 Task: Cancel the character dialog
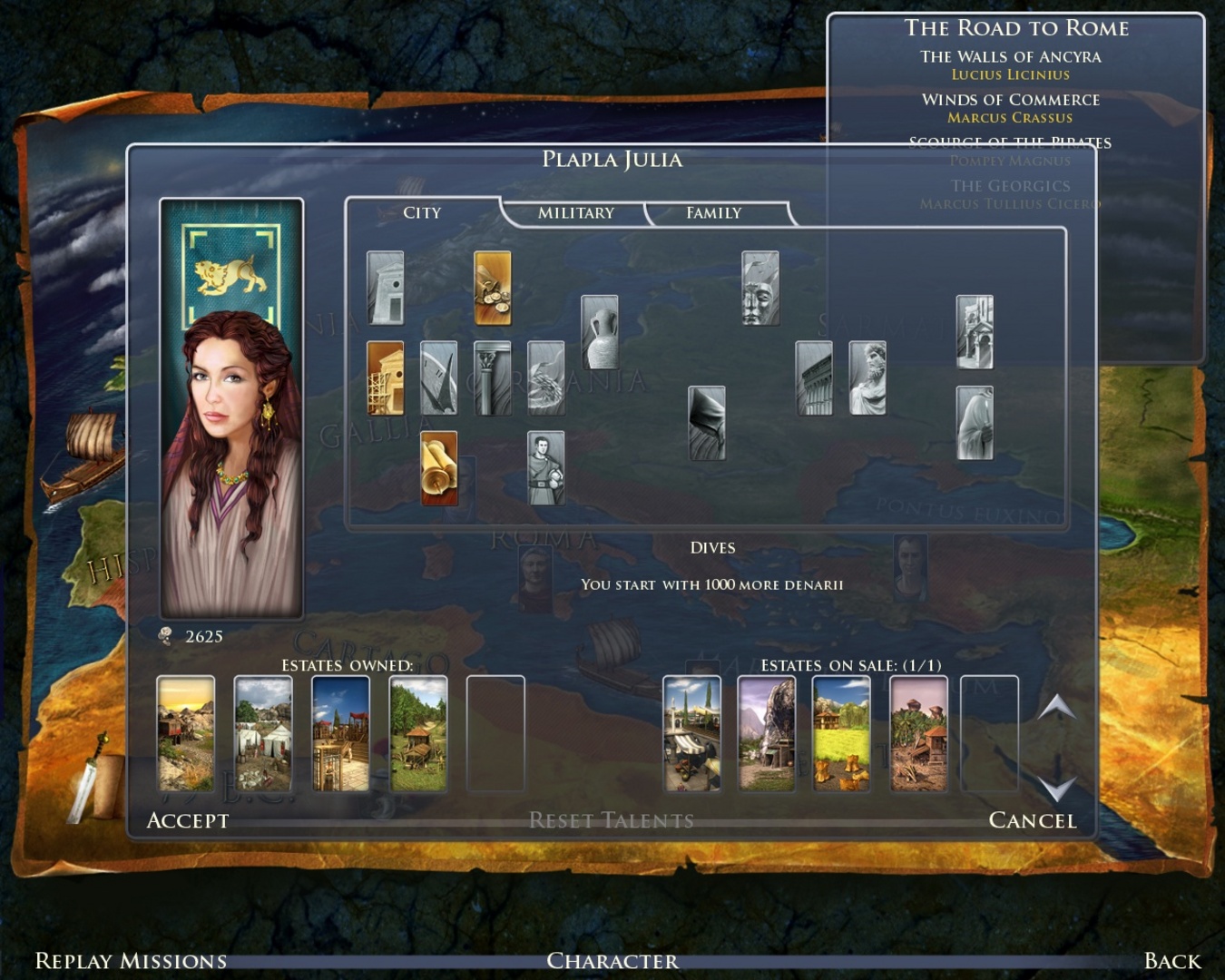tap(1032, 820)
